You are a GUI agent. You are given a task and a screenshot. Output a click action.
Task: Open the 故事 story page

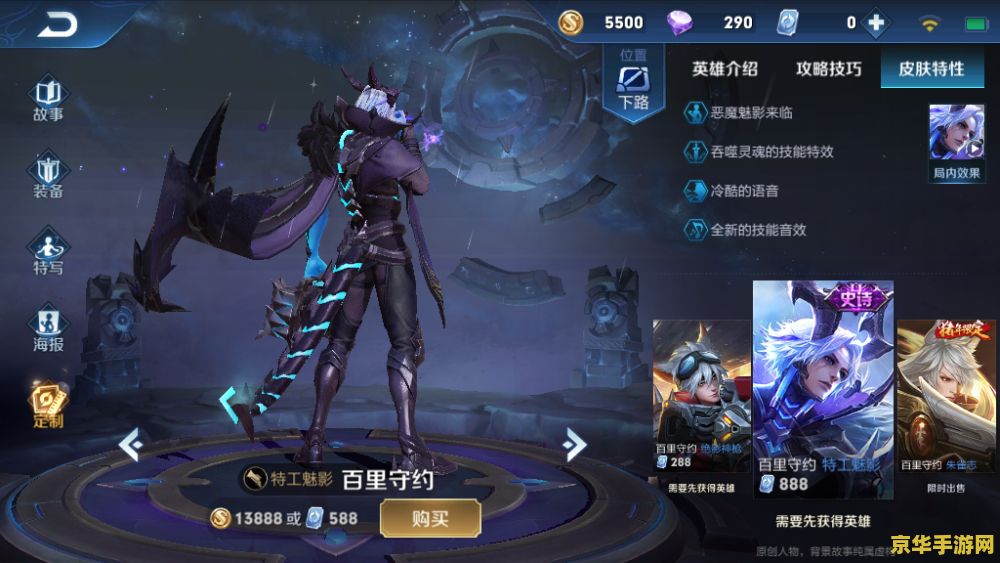click(x=48, y=100)
